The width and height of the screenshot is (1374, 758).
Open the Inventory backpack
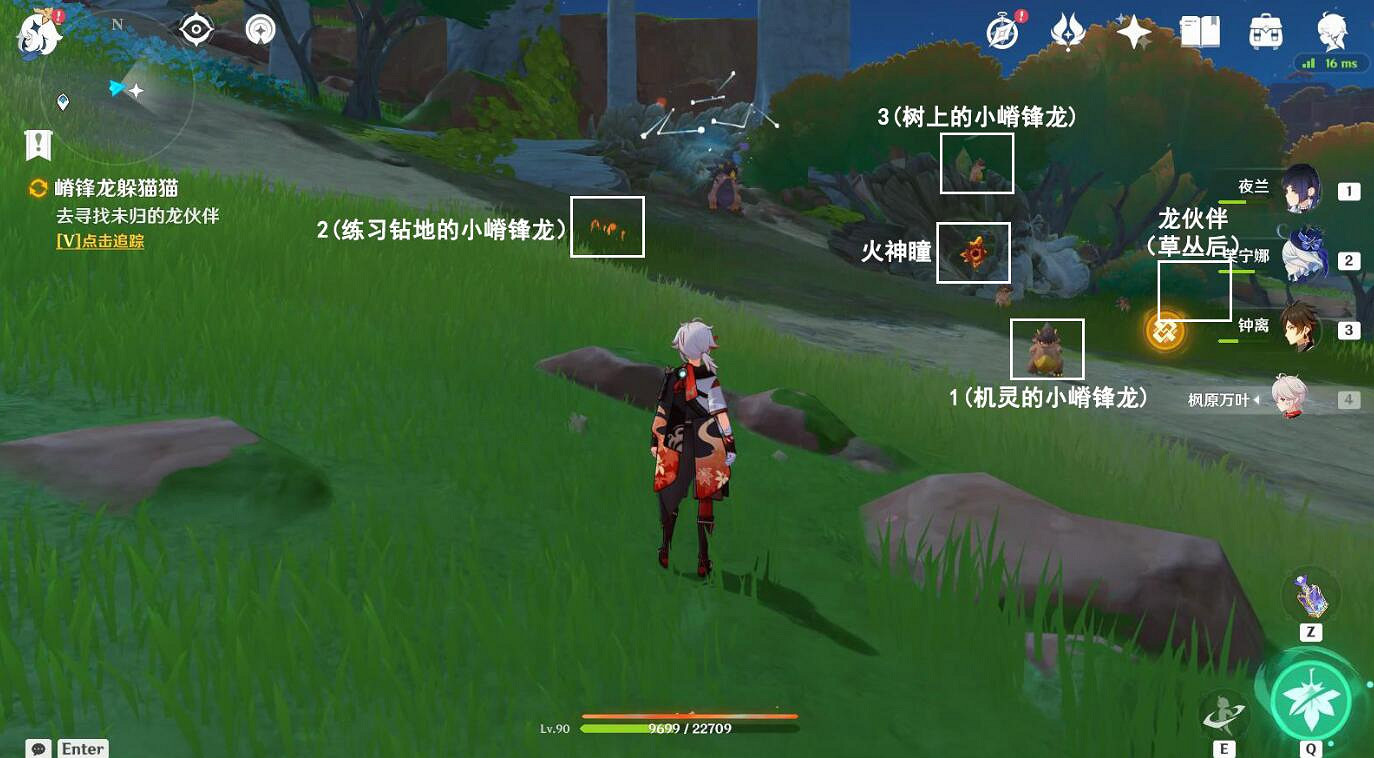pyautogui.click(x=1264, y=33)
